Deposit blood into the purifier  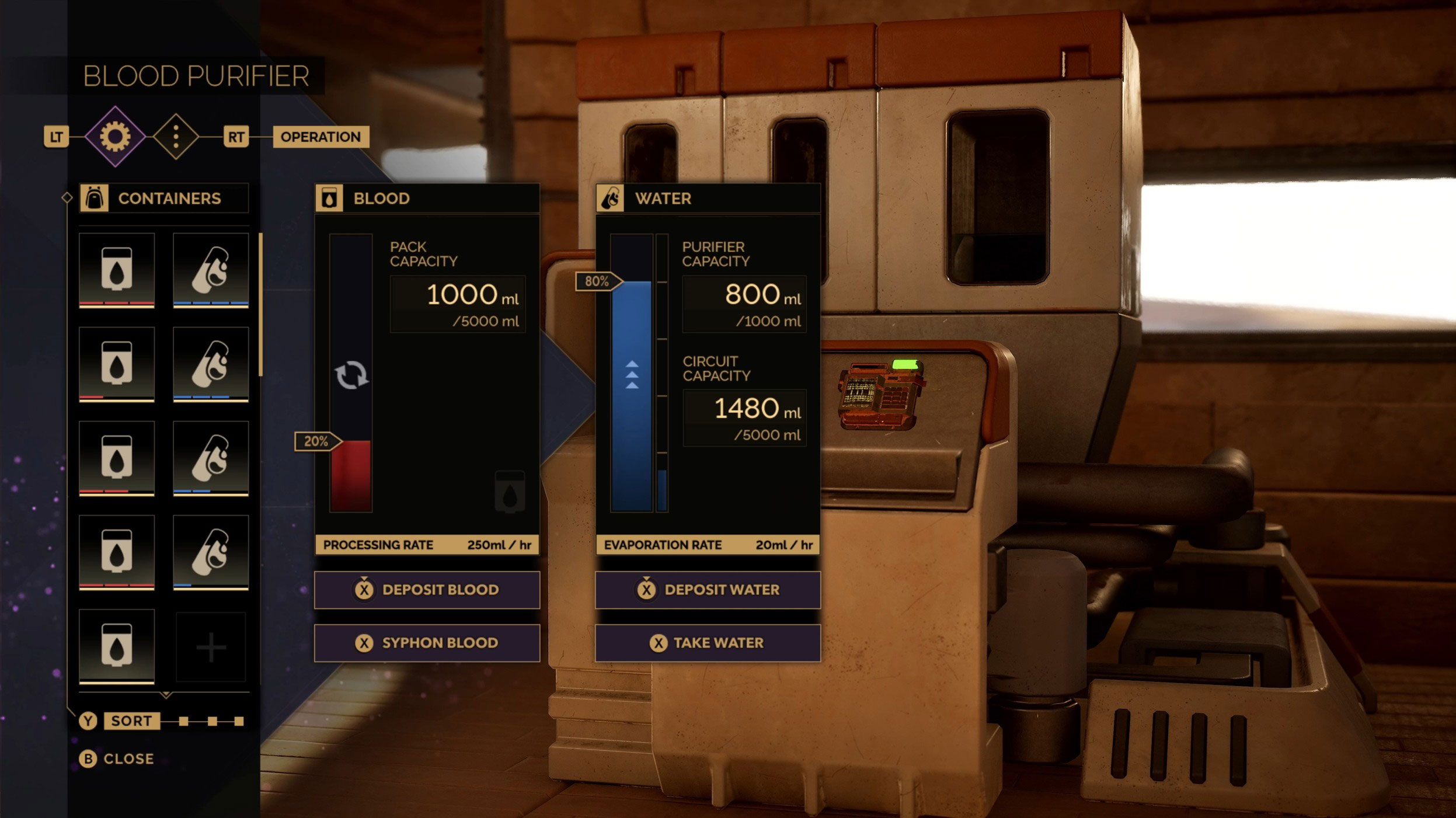427,590
